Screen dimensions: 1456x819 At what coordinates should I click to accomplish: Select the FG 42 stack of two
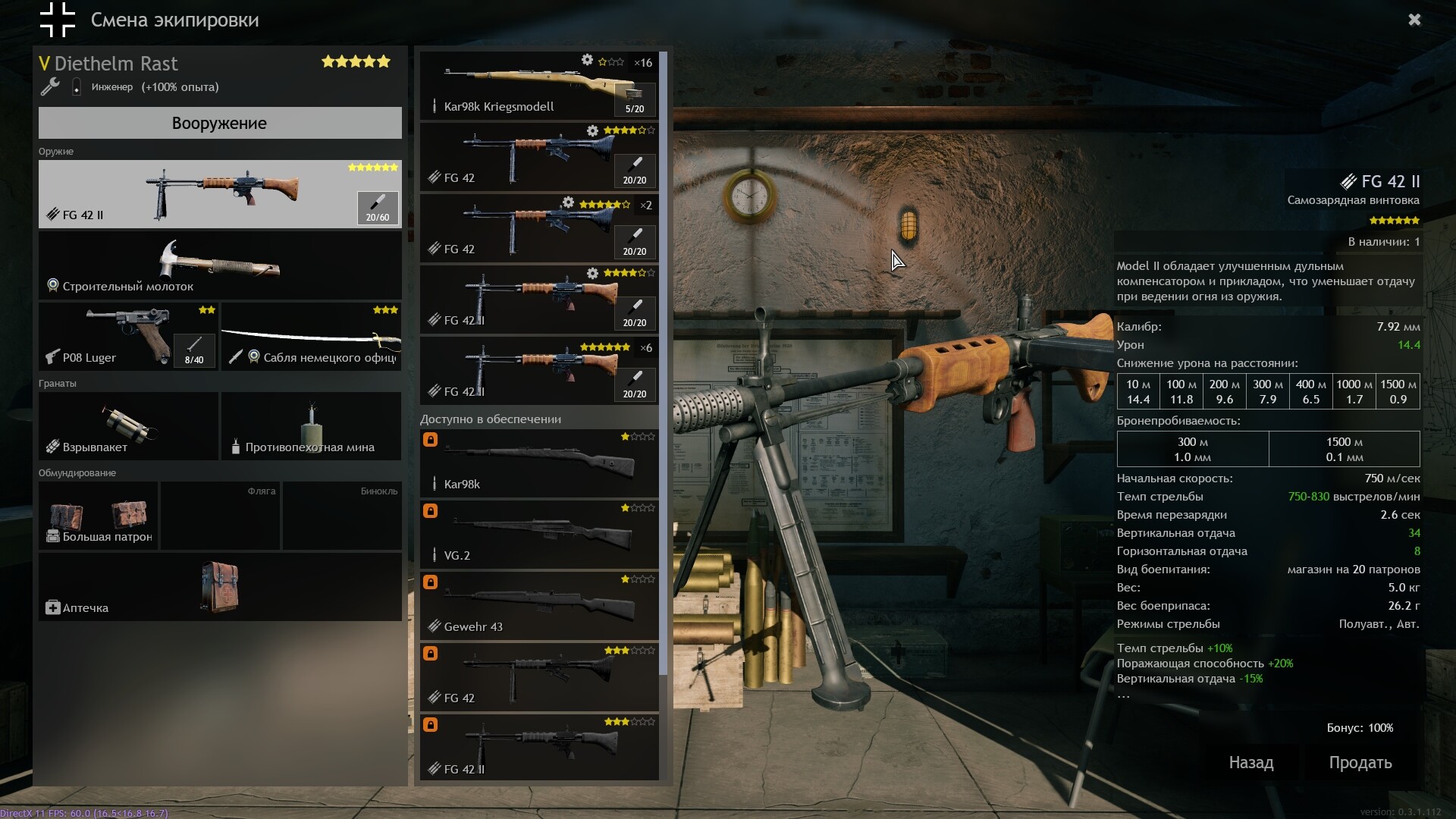[x=538, y=228]
